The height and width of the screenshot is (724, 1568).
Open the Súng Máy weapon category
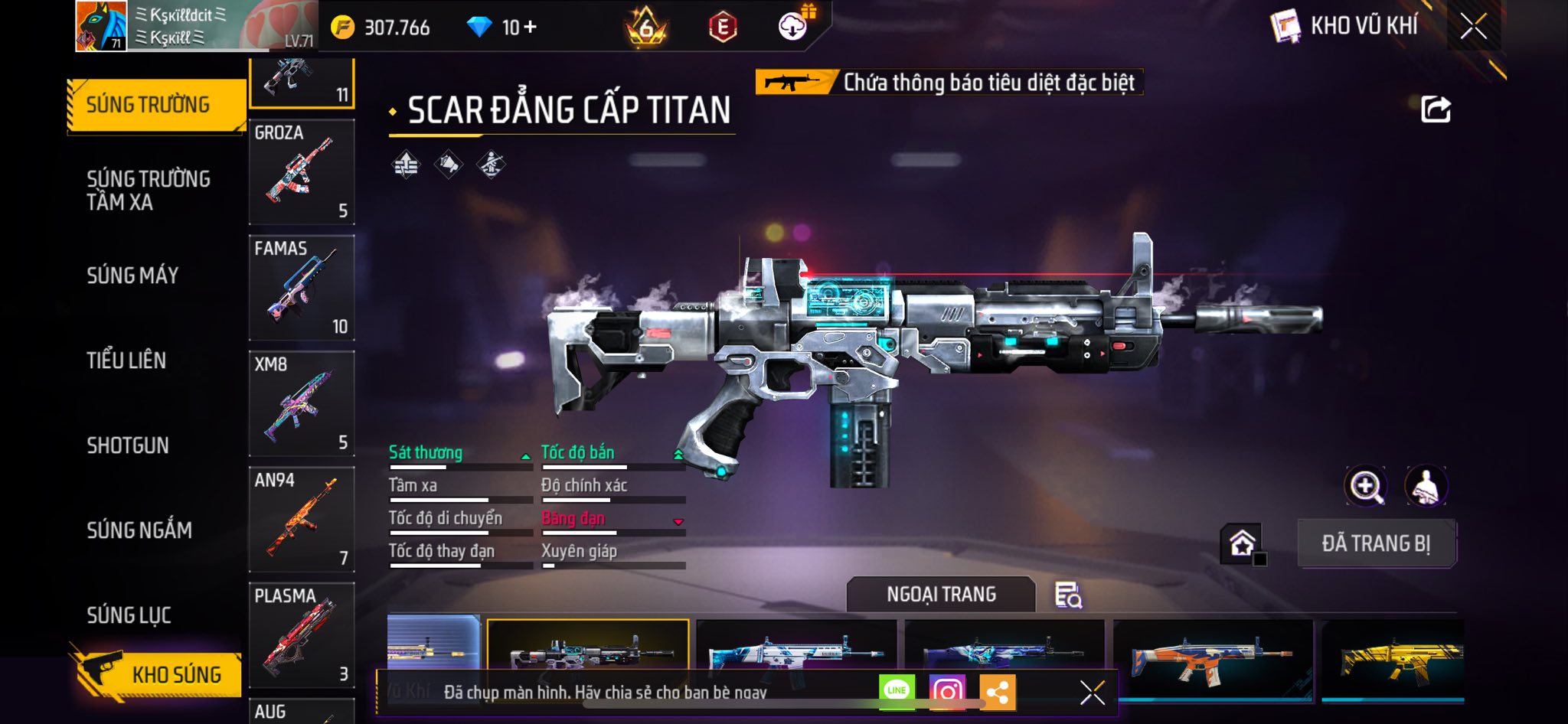[132, 276]
